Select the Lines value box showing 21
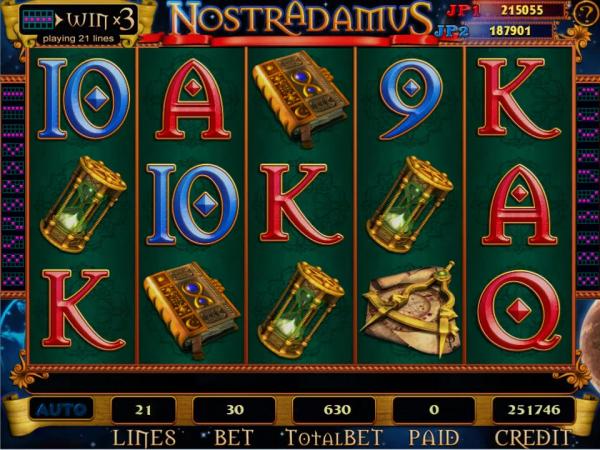This screenshot has height=450, width=600. click(x=143, y=409)
